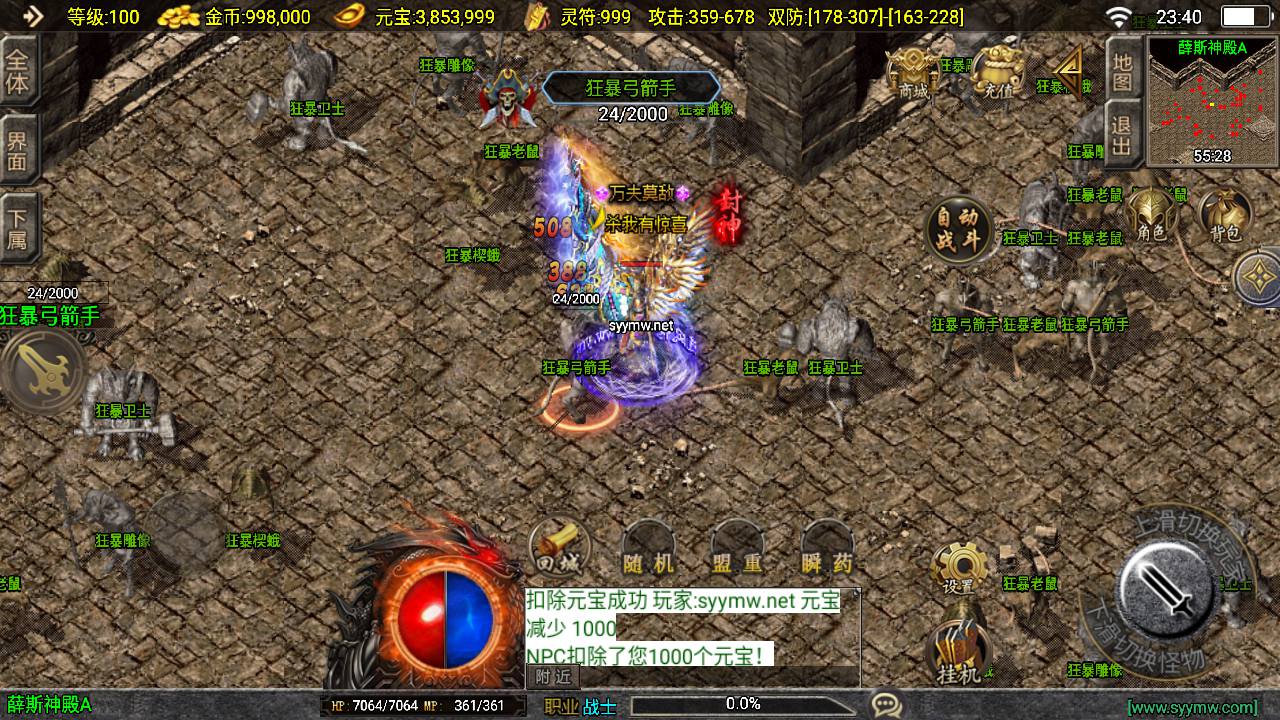Open the chat bubble icon

point(885,705)
